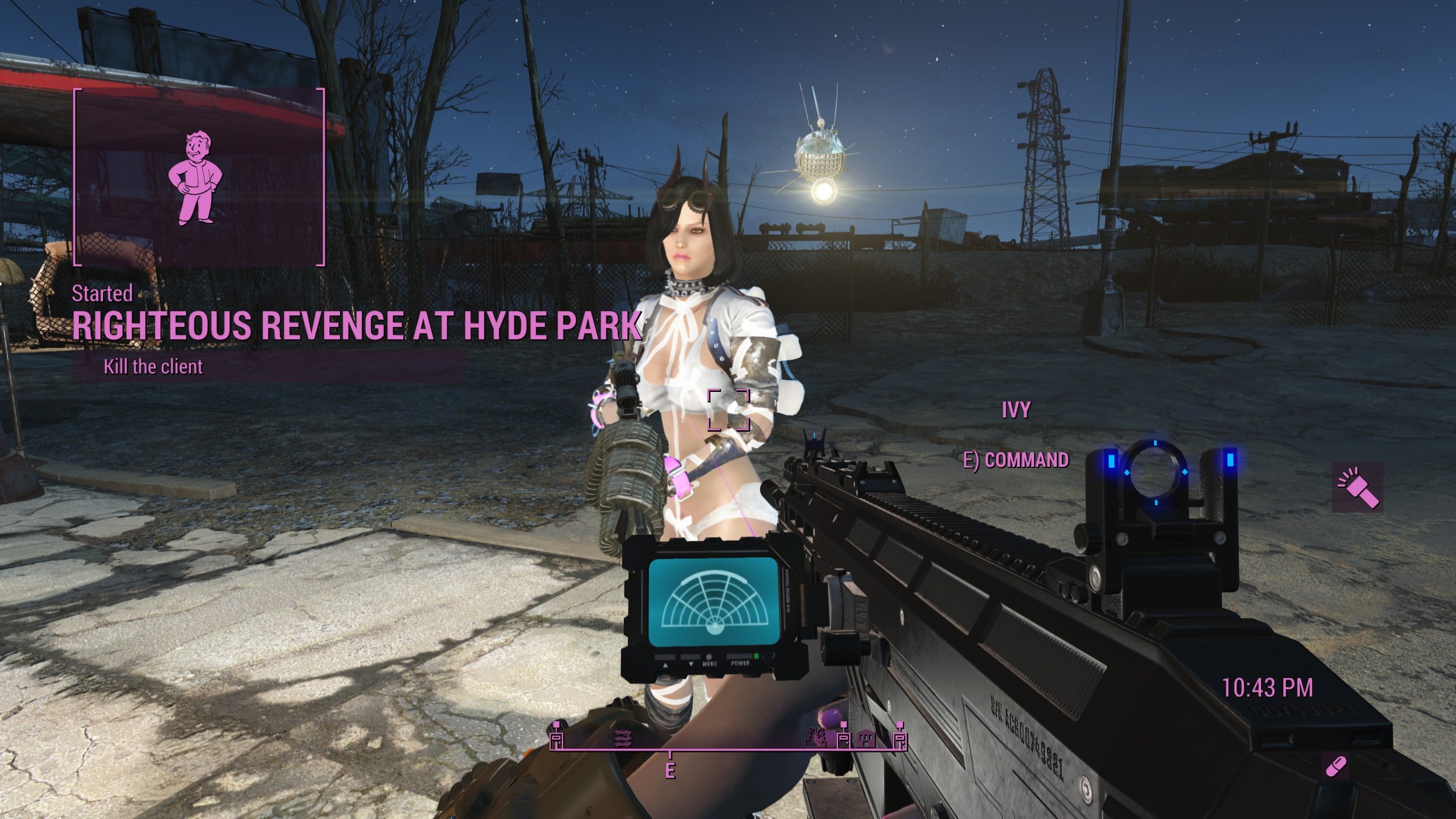Screen dimensions: 1456x819
Task: Click the green indicator light on the tracker
Action: [x=756, y=656]
